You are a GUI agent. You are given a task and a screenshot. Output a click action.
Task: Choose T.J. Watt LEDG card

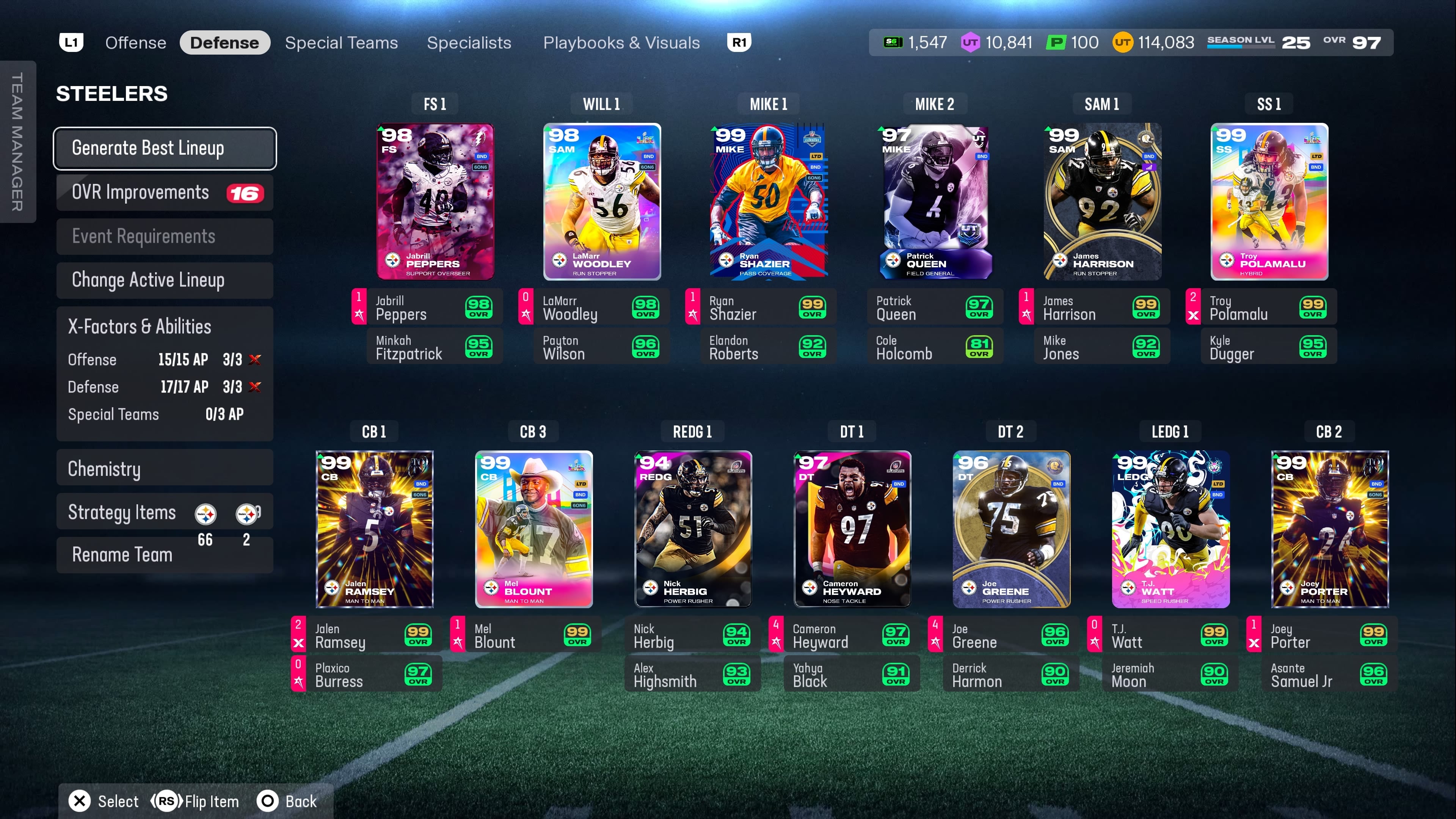pos(1170,529)
